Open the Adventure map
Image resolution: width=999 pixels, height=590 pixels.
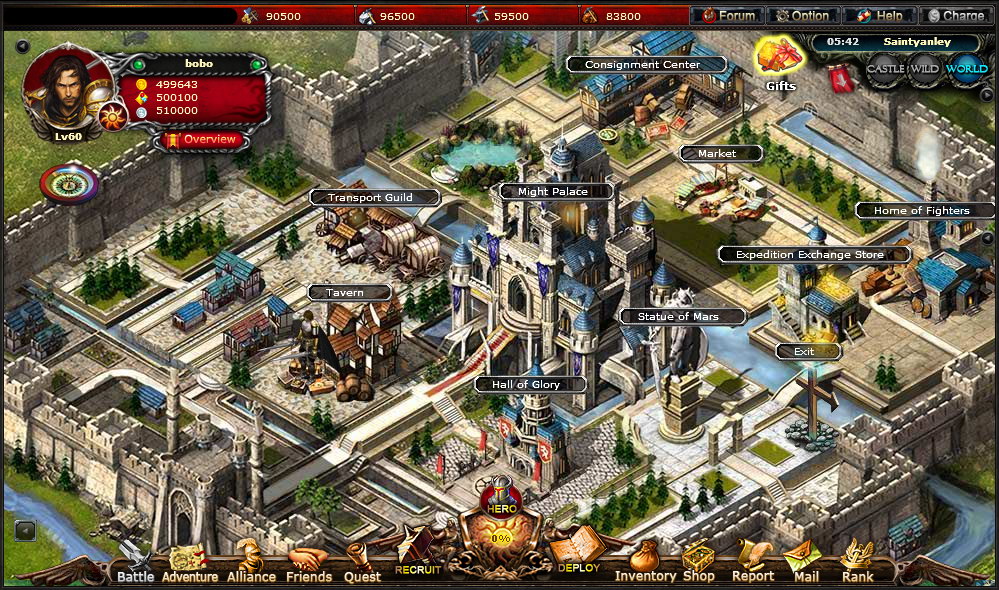point(189,566)
